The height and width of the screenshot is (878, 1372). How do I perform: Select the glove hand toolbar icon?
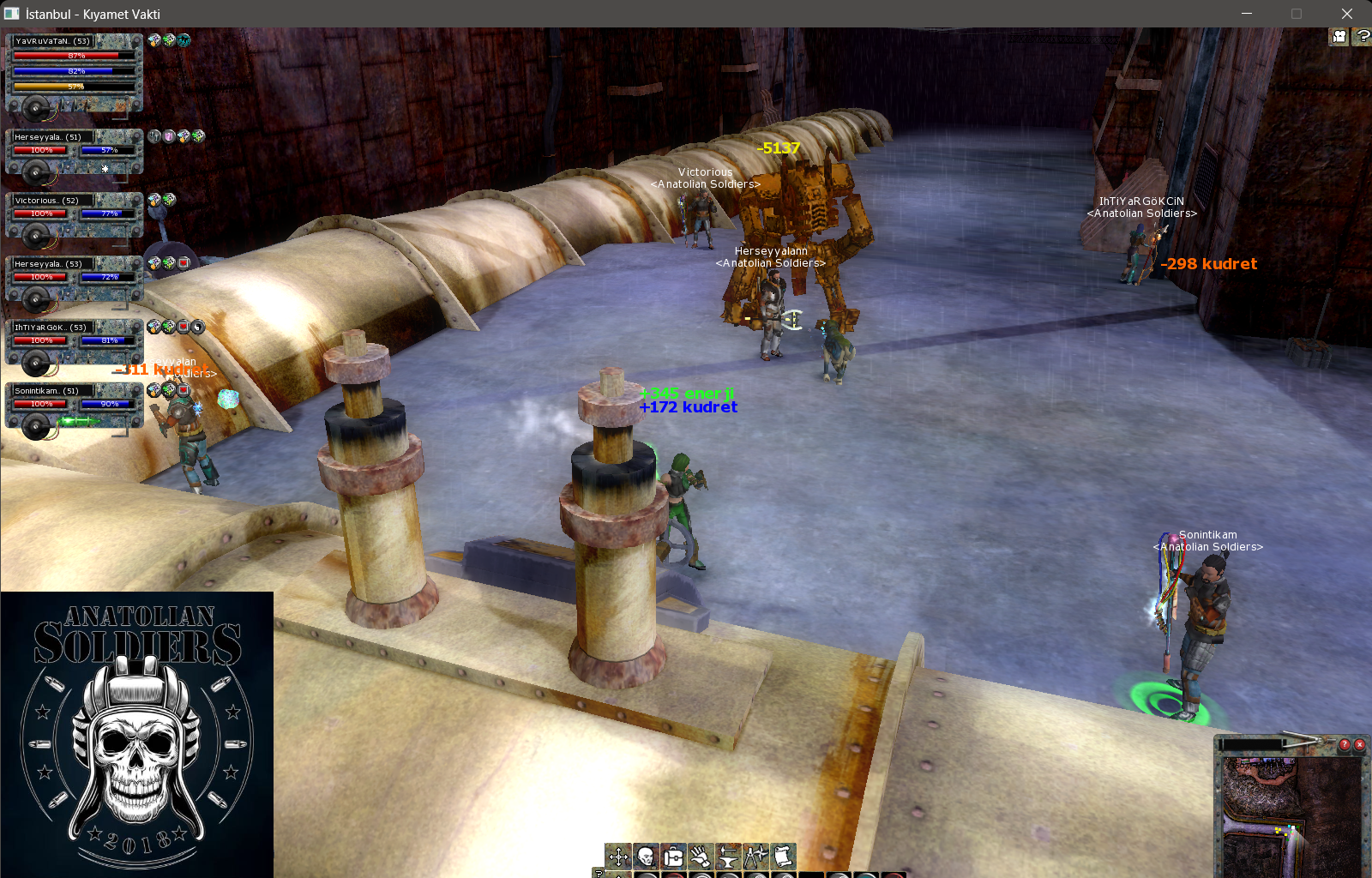pyautogui.click(x=701, y=856)
